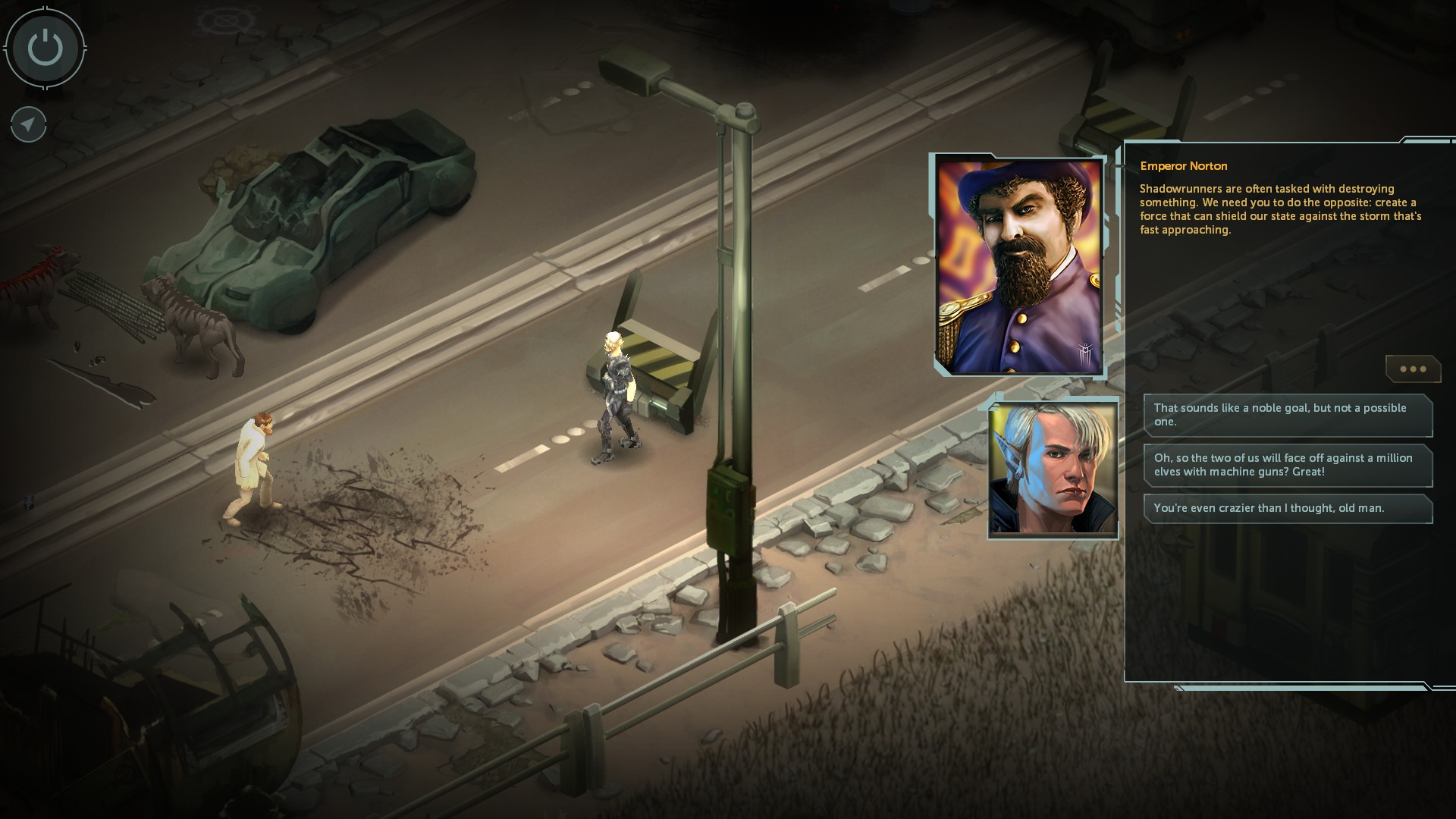Select 'You're even crazier than I thought, old man'
This screenshot has height=819, width=1456.
tap(1288, 509)
